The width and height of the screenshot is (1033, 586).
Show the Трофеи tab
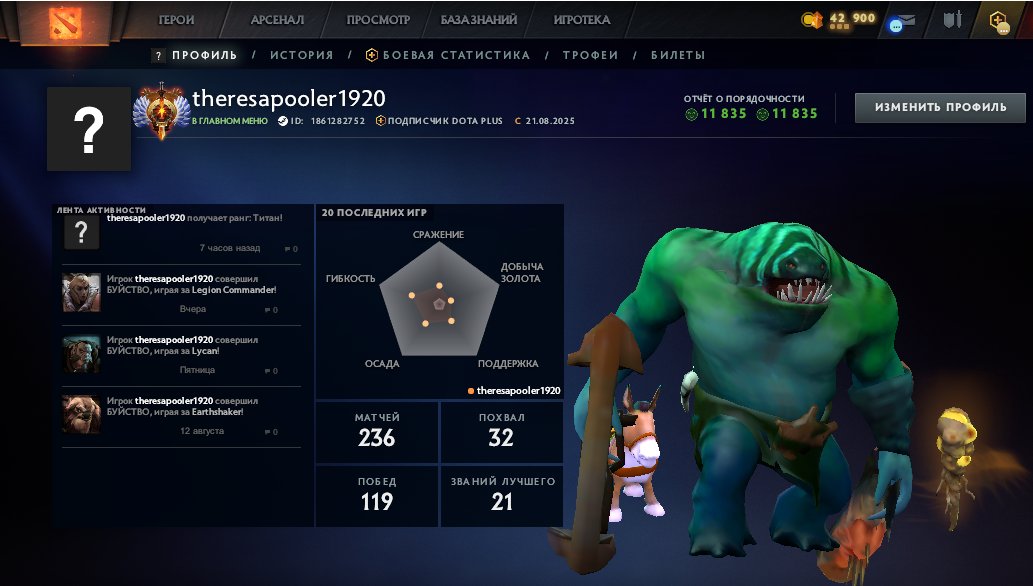(x=590, y=56)
